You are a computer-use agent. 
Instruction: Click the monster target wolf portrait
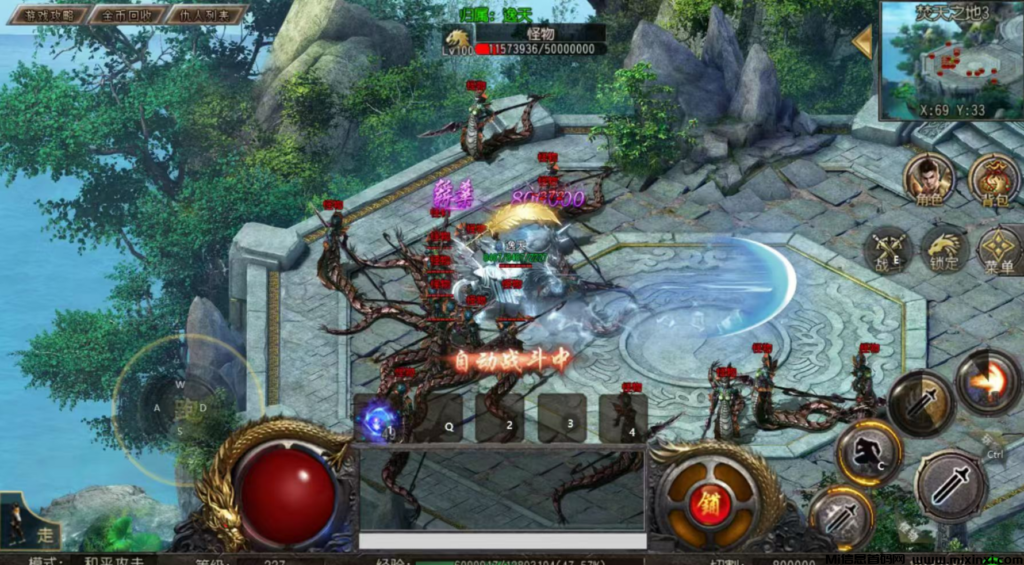click(x=457, y=40)
